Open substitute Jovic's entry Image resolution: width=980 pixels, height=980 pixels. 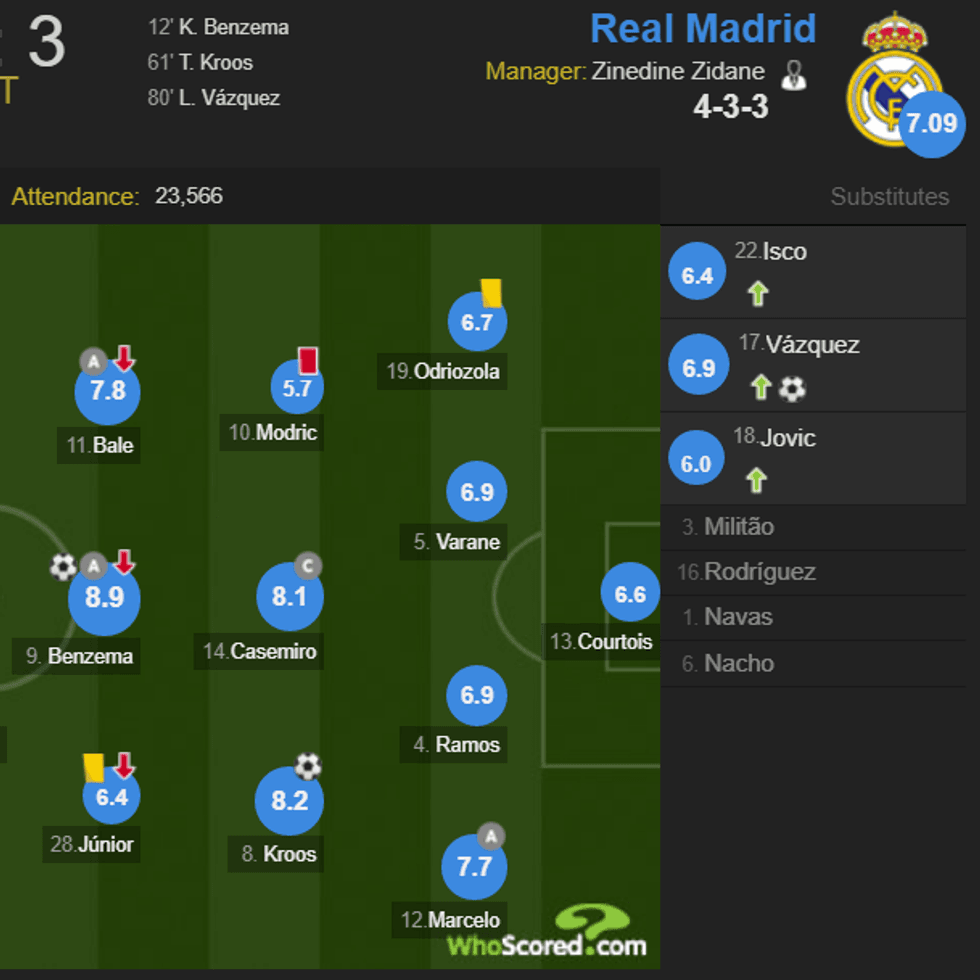(x=788, y=438)
